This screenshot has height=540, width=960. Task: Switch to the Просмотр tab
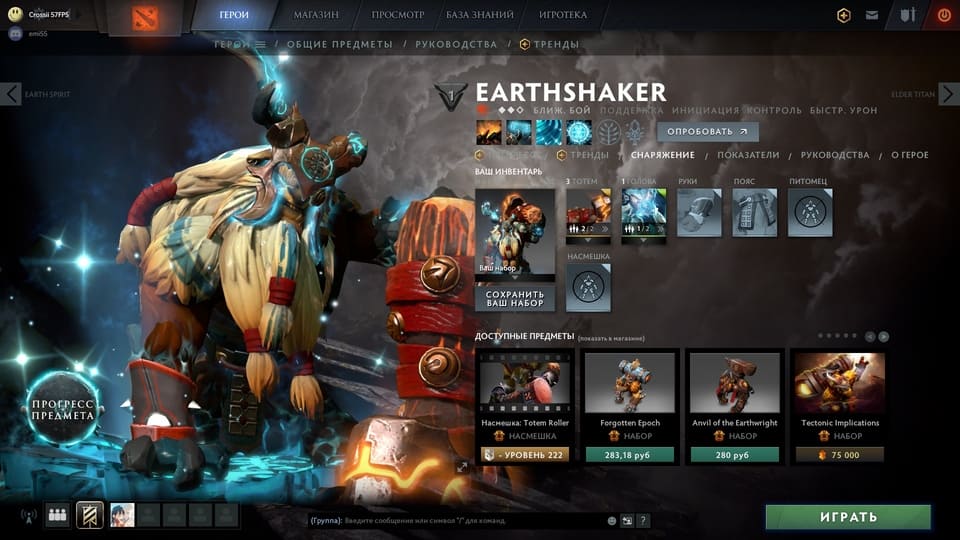tap(398, 15)
